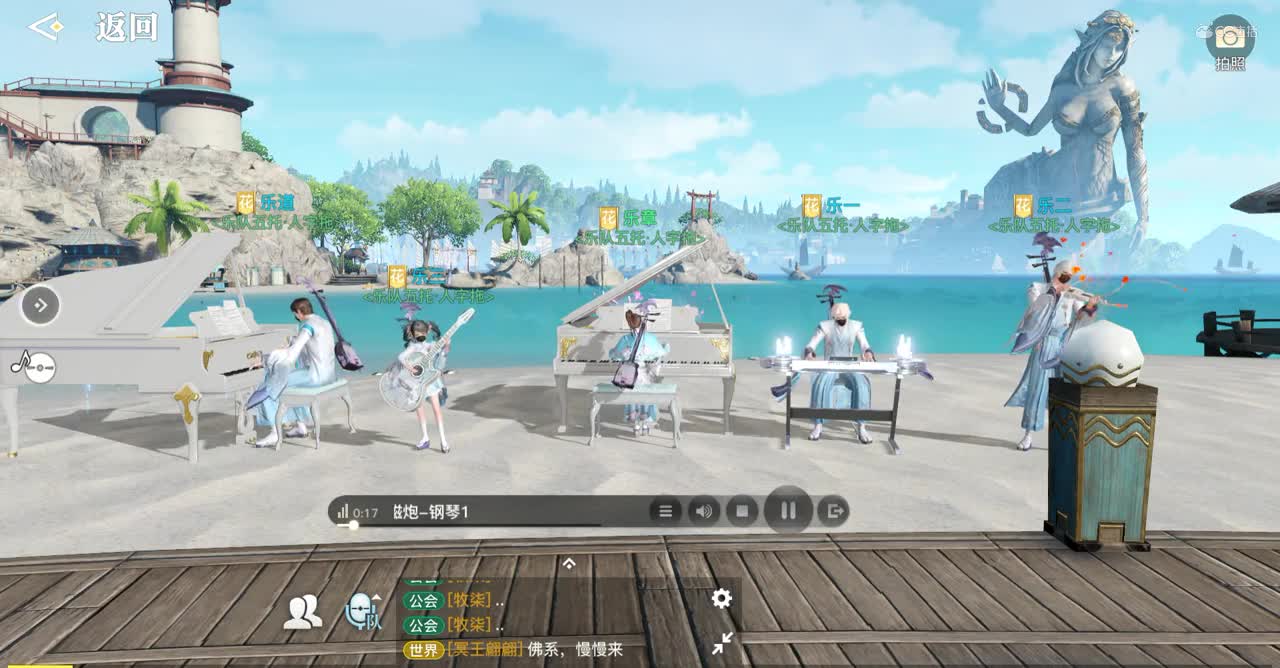
Task: Open the song playlist menu
Action: click(x=665, y=512)
